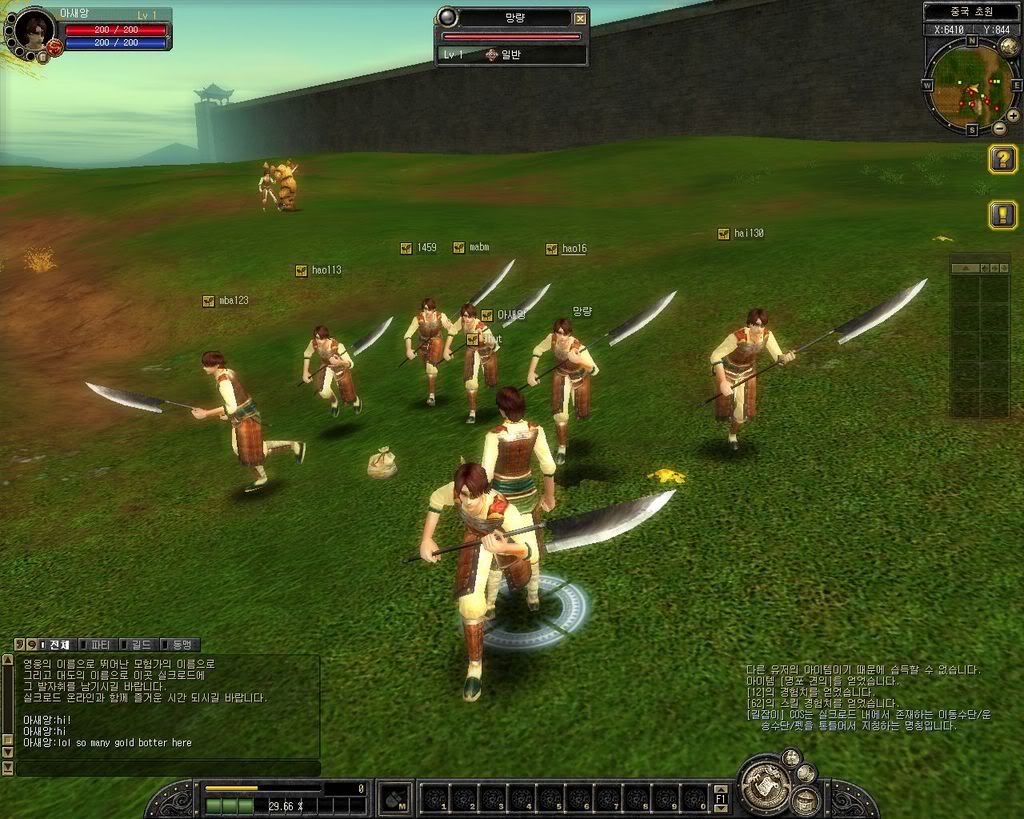Open the yellow question mark help button
Screen dimensions: 1024x819
point(1003,159)
